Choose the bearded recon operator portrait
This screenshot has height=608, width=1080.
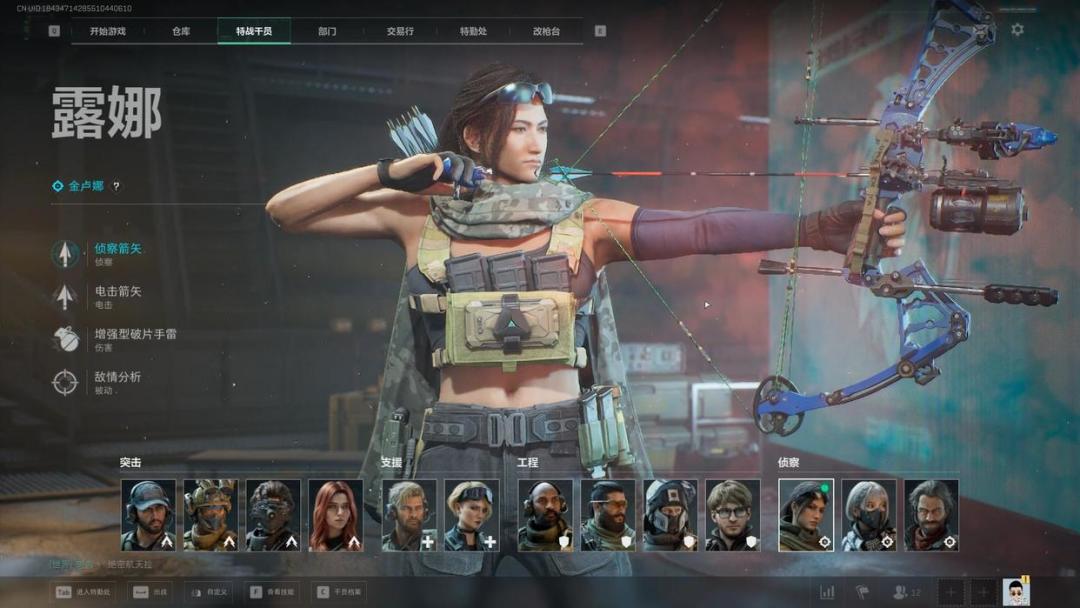931,515
